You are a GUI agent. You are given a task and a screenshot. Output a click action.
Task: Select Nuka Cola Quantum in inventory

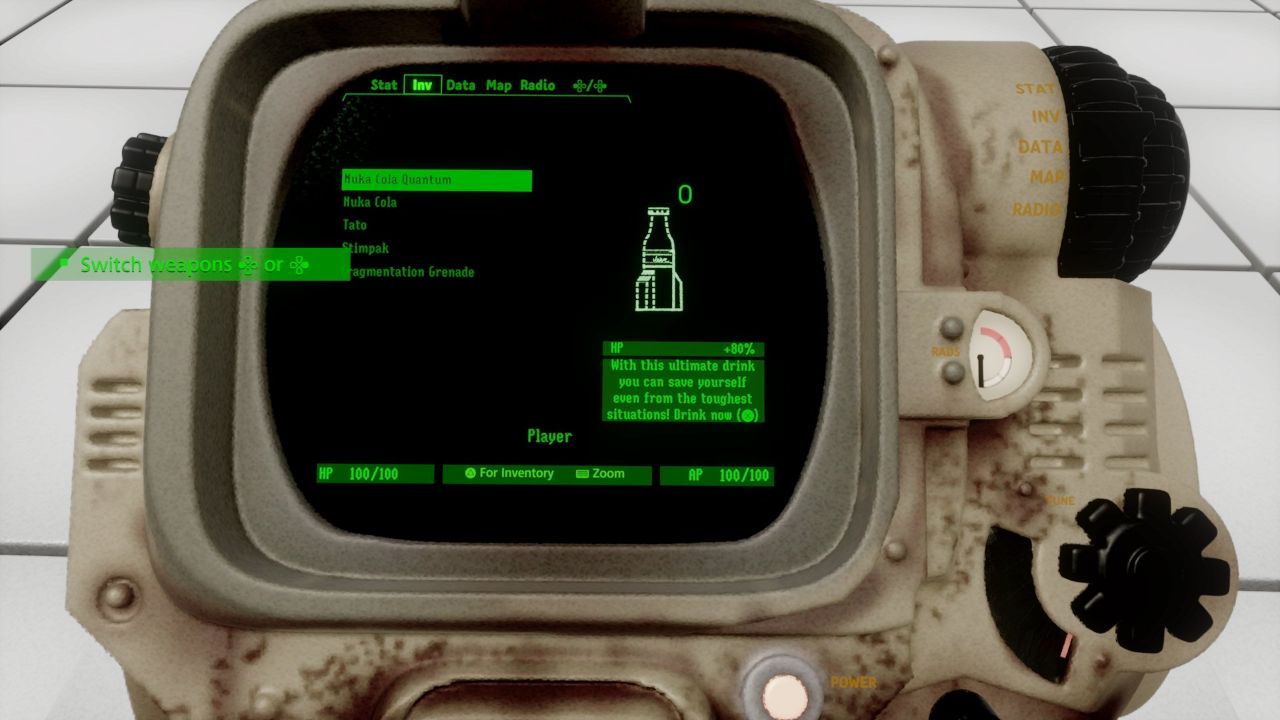436,181
